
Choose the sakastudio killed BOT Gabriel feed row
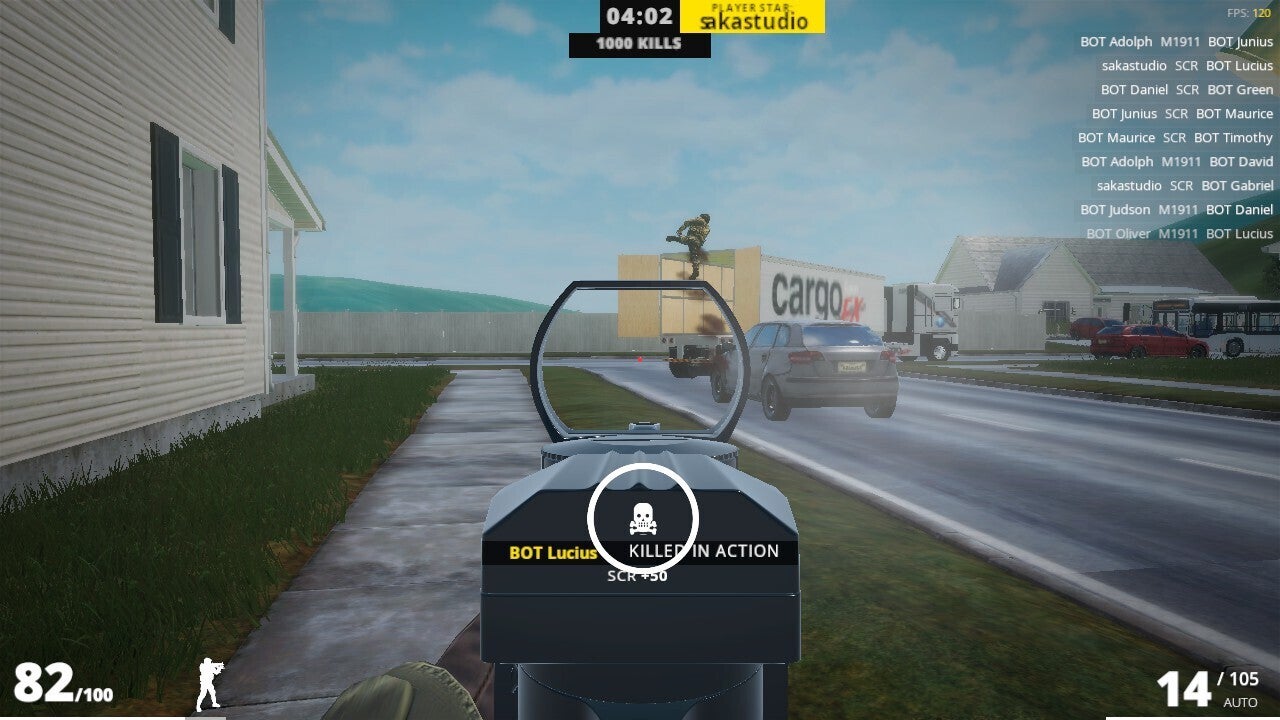click(x=1185, y=186)
